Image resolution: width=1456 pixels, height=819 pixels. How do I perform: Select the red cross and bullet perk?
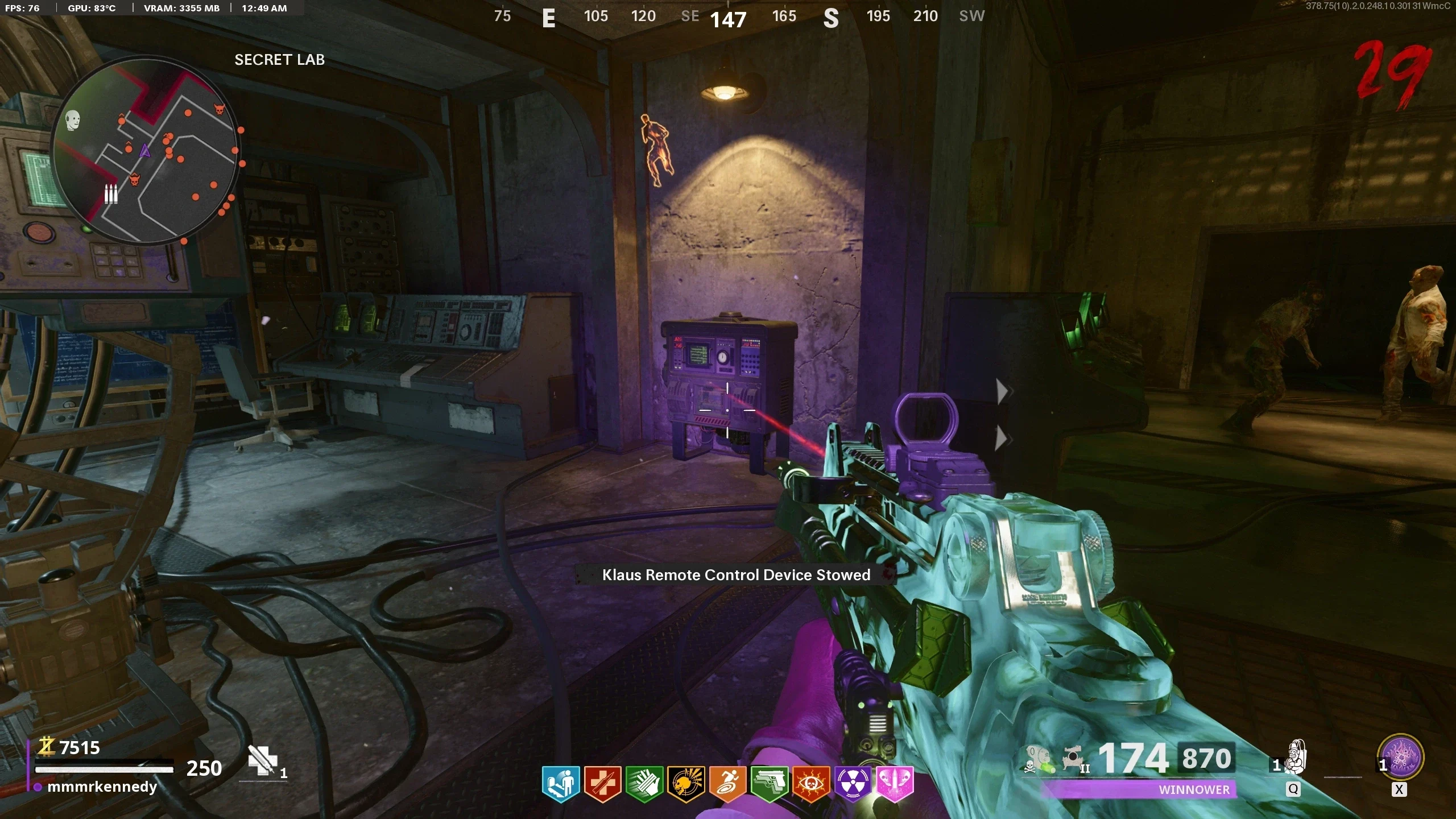(x=602, y=784)
